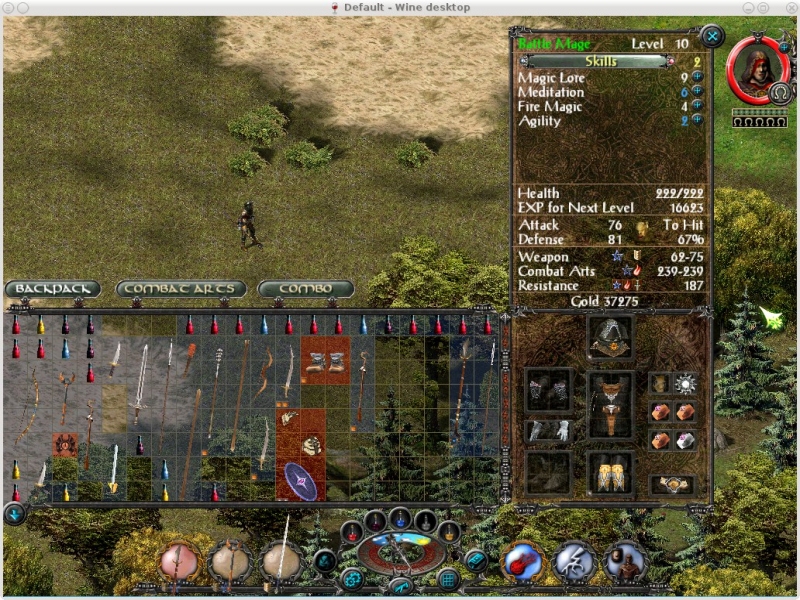Image resolution: width=800 pixels, height=600 pixels.
Task: Switch to the Combat Arts tab
Action: (181, 289)
